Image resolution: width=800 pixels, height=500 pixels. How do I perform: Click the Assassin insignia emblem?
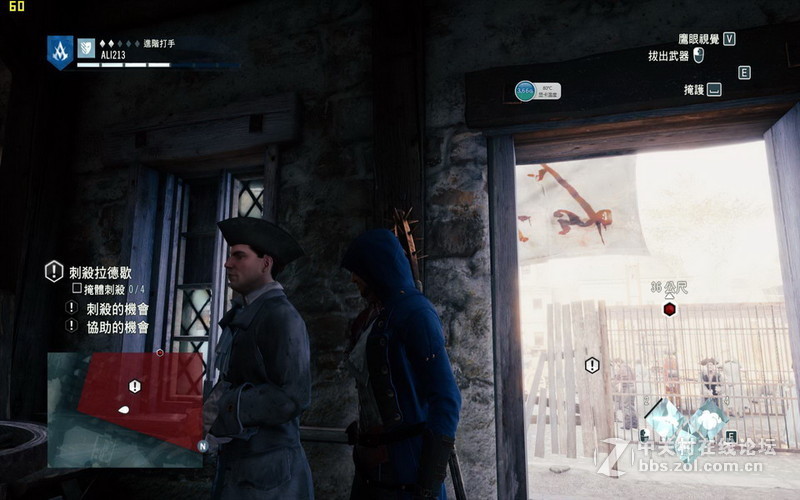point(60,51)
